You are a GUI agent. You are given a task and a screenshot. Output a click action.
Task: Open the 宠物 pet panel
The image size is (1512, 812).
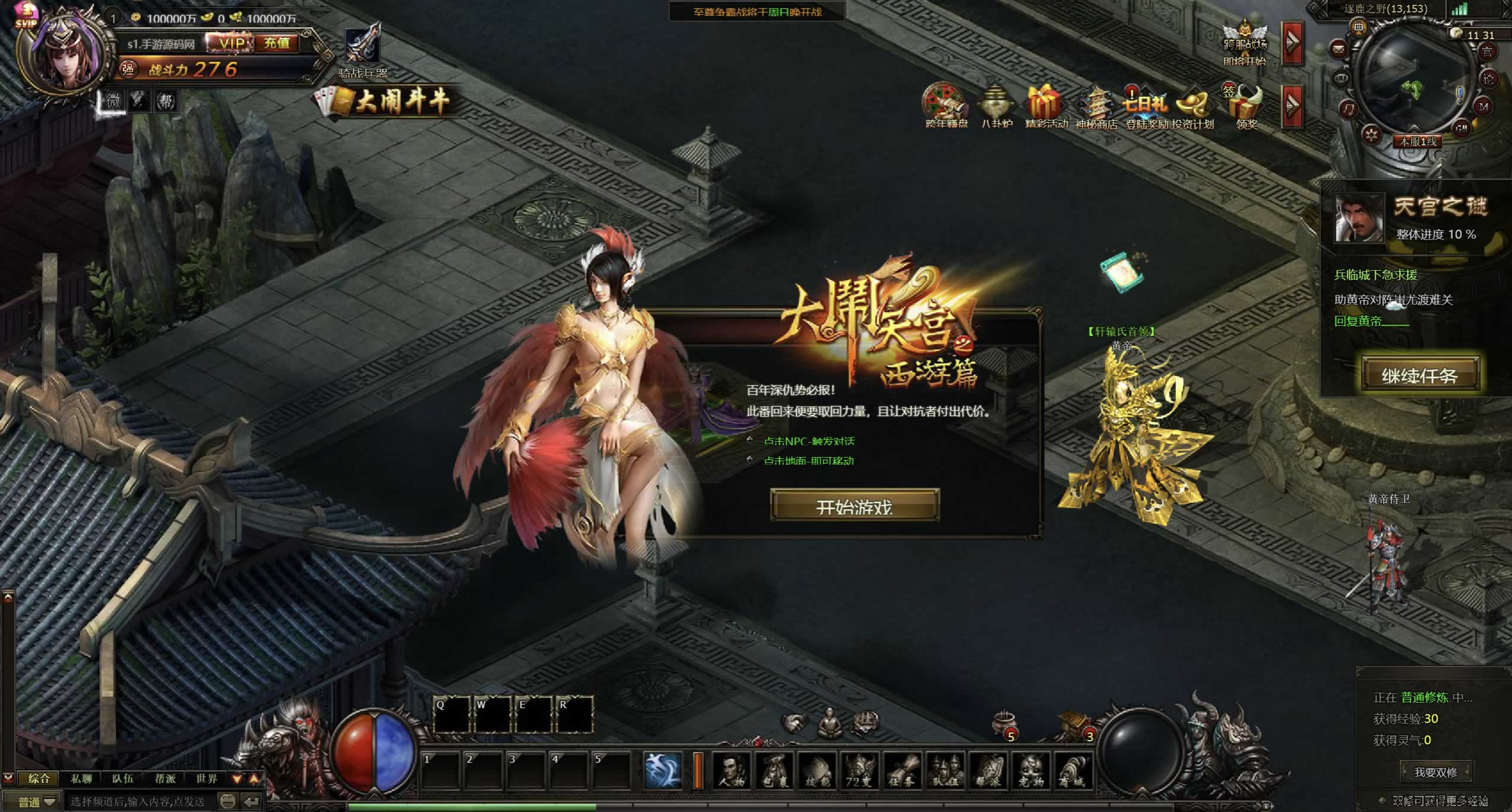pos(1031,770)
